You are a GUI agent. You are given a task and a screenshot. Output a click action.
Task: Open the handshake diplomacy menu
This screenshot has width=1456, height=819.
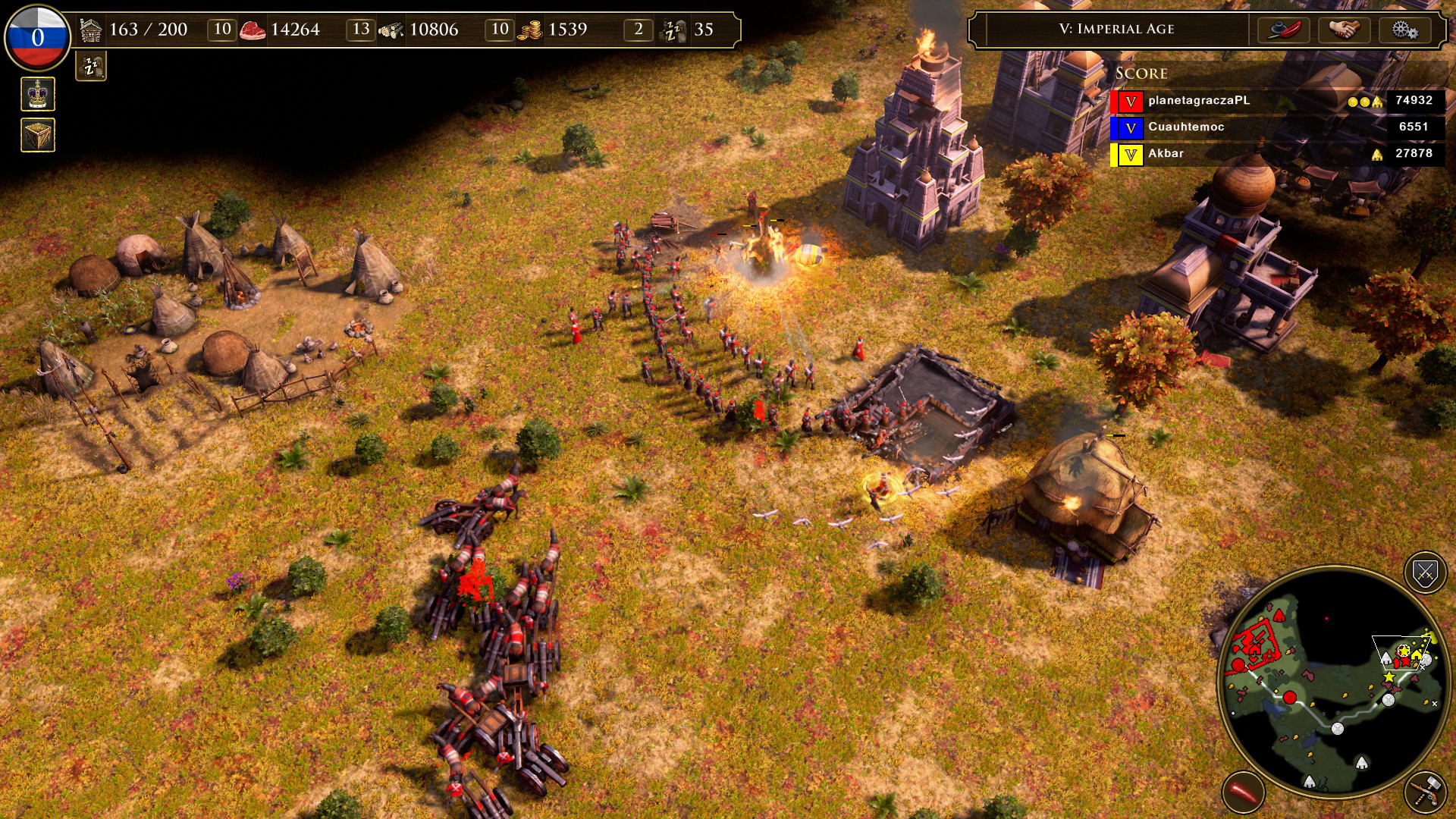tap(1344, 30)
